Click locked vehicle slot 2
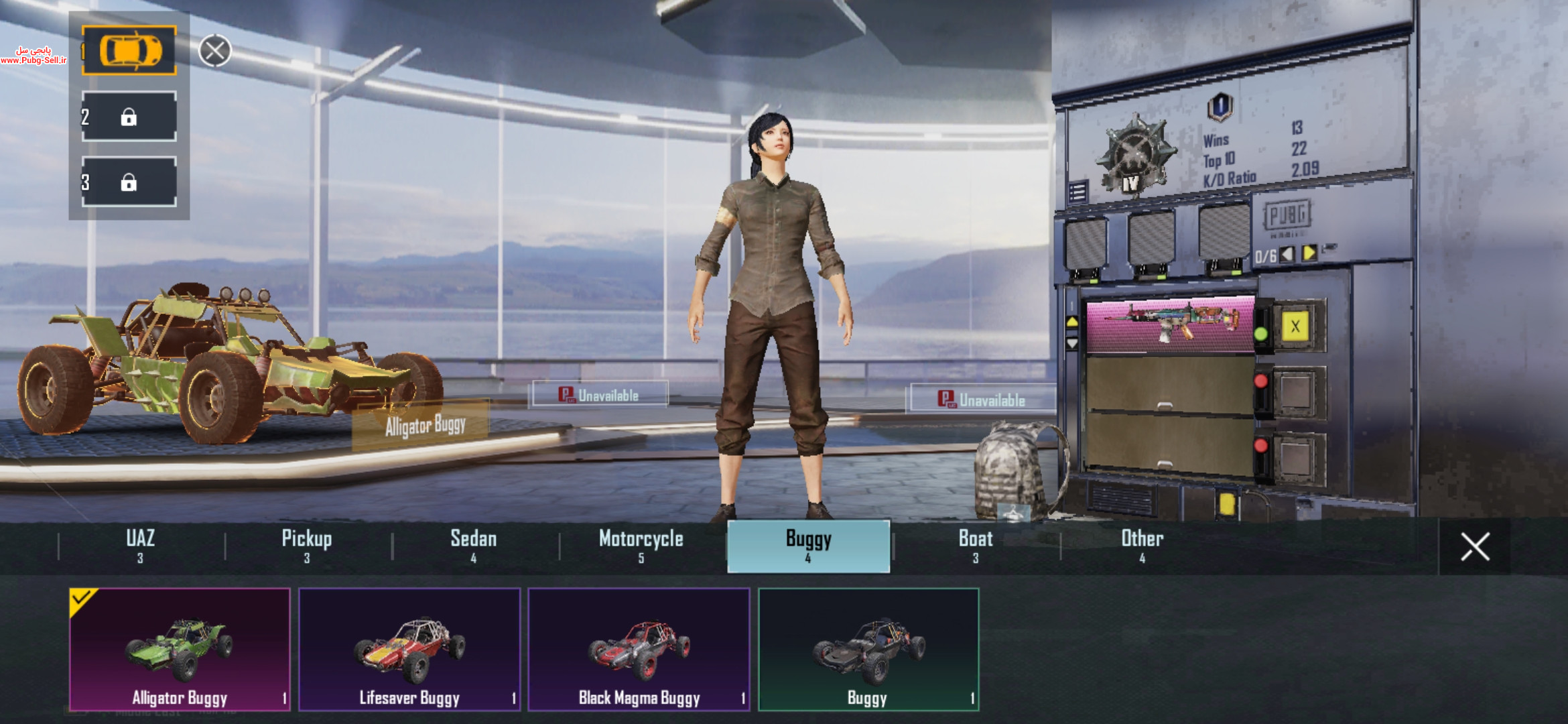The image size is (1568, 724). coord(129,117)
